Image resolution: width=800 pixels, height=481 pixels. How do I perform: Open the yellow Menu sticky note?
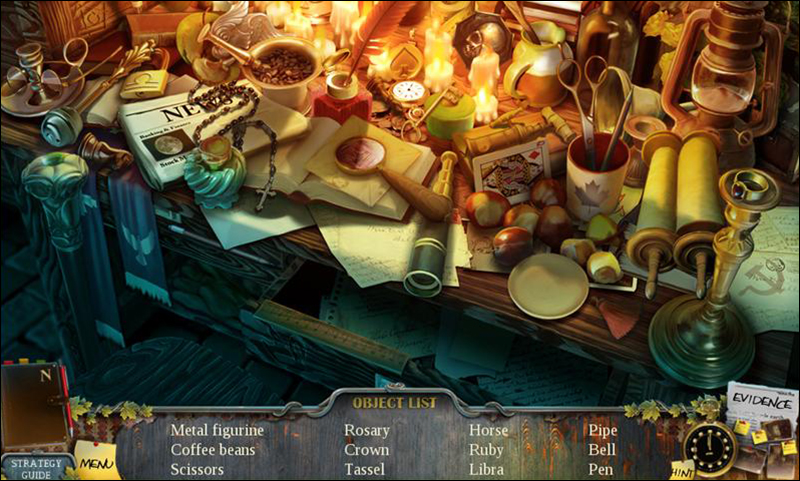[x=97, y=462]
